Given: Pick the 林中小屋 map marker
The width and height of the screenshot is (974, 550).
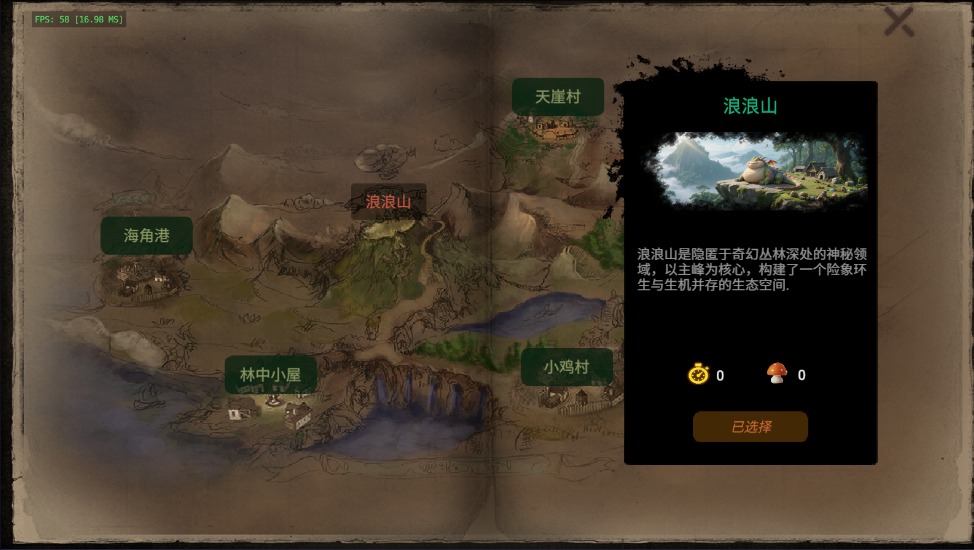Looking at the screenshot, I should coord(270,375).
